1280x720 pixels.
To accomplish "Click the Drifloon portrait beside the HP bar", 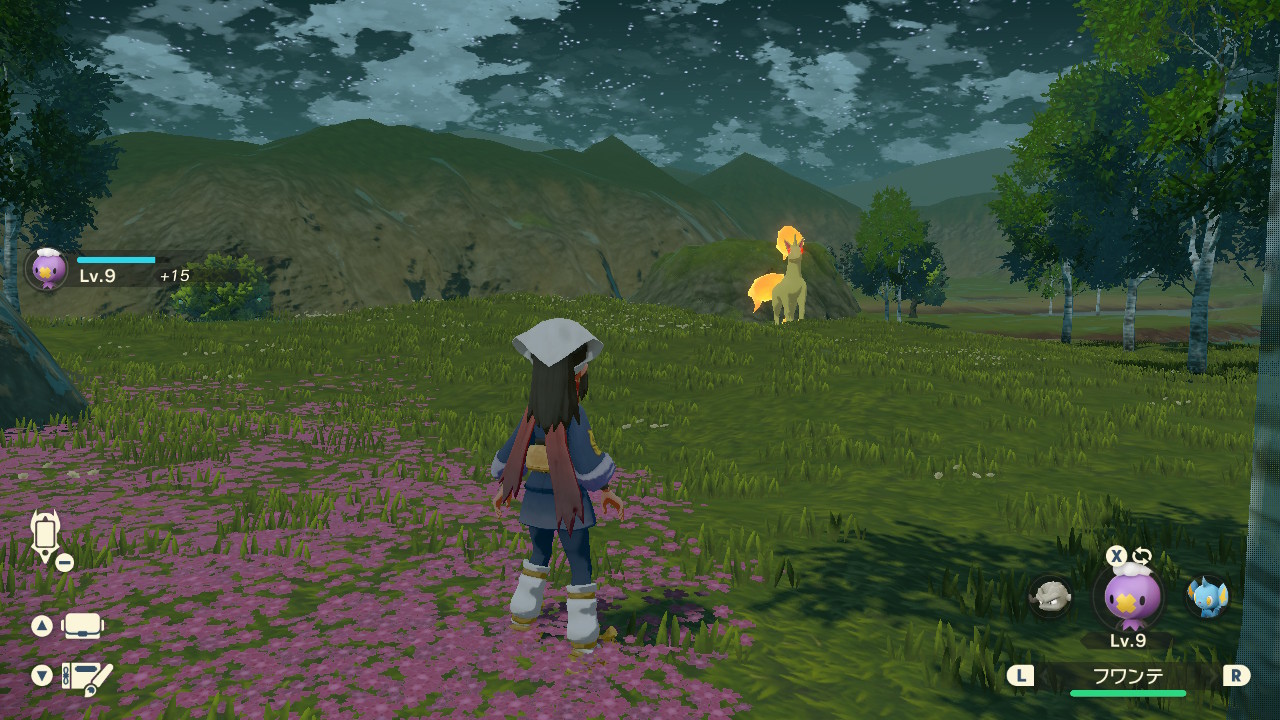I will point(47,268).
